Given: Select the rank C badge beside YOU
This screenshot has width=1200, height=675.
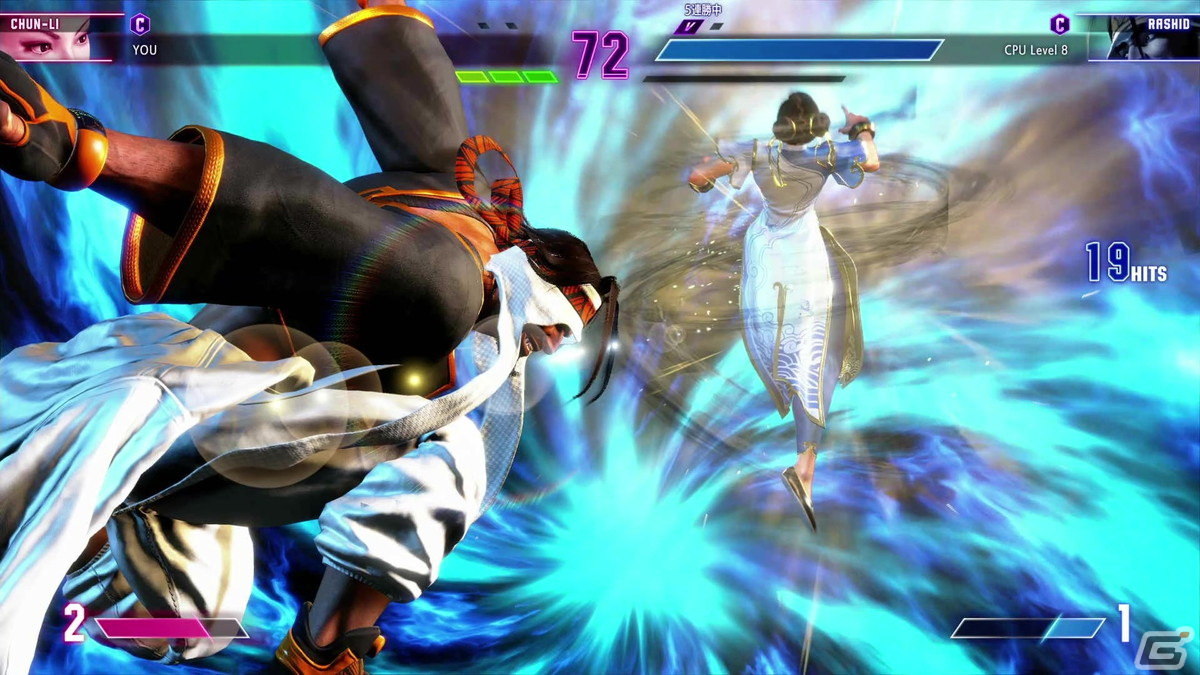Looking at the screenshot, I should pos(141,24).
